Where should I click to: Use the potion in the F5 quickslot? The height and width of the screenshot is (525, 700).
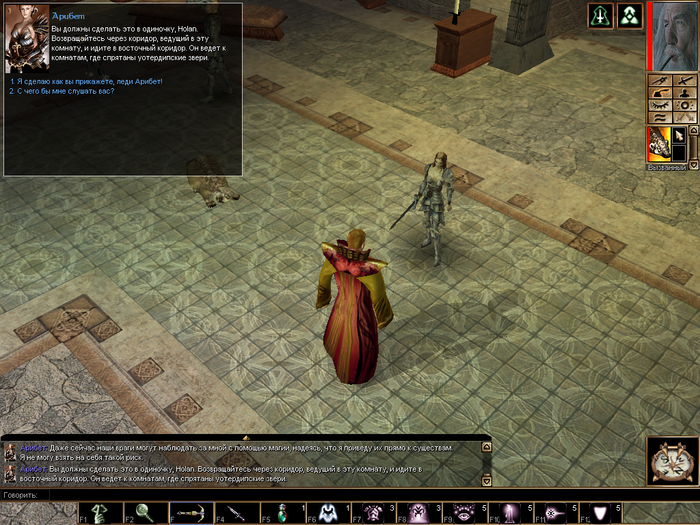coord(283,513)
